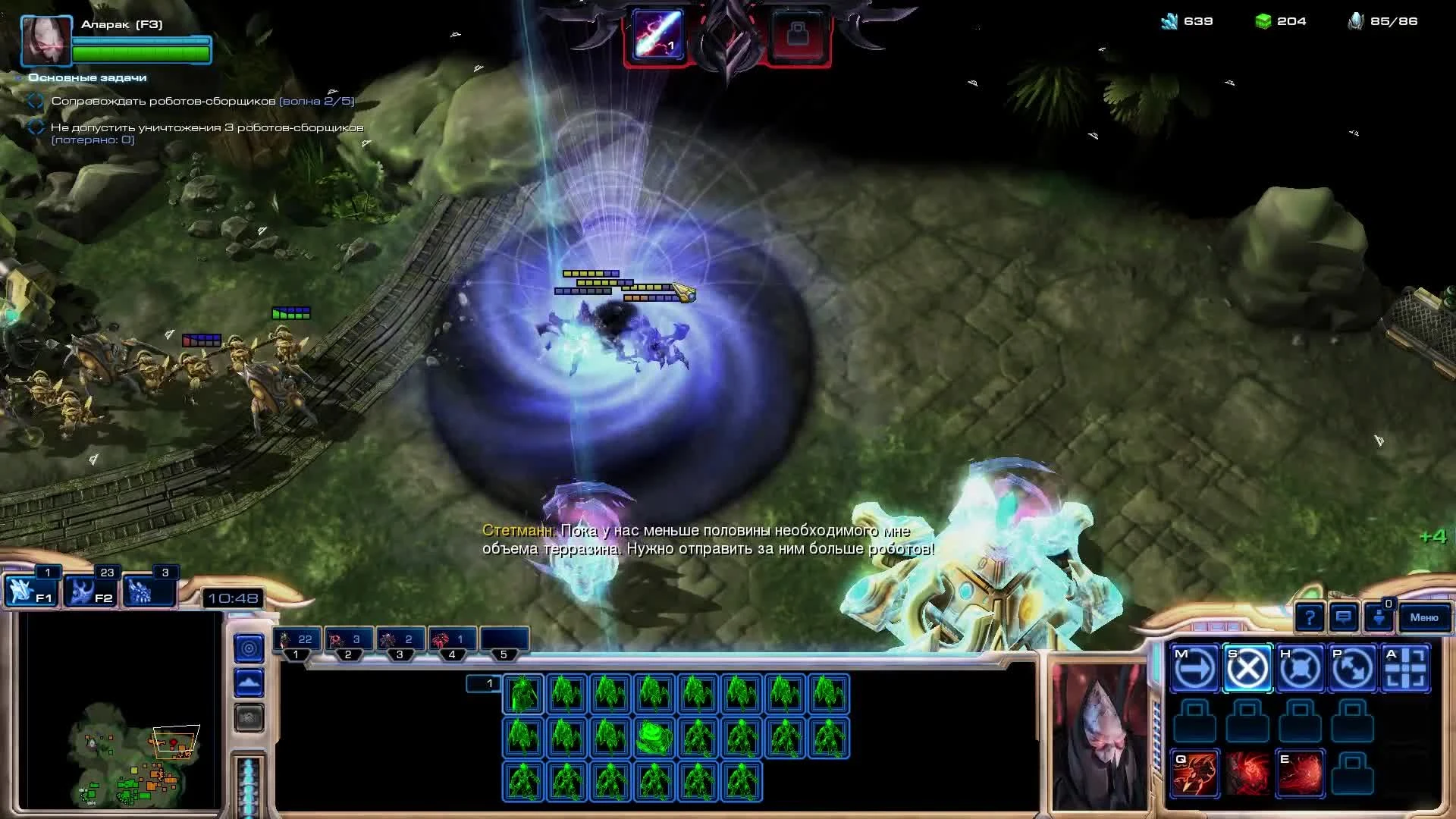Select the Move command (M)
Image resolution: width=1456 pixels, height=819 pixels.
pyautogui.click(x=1193, y=668)
